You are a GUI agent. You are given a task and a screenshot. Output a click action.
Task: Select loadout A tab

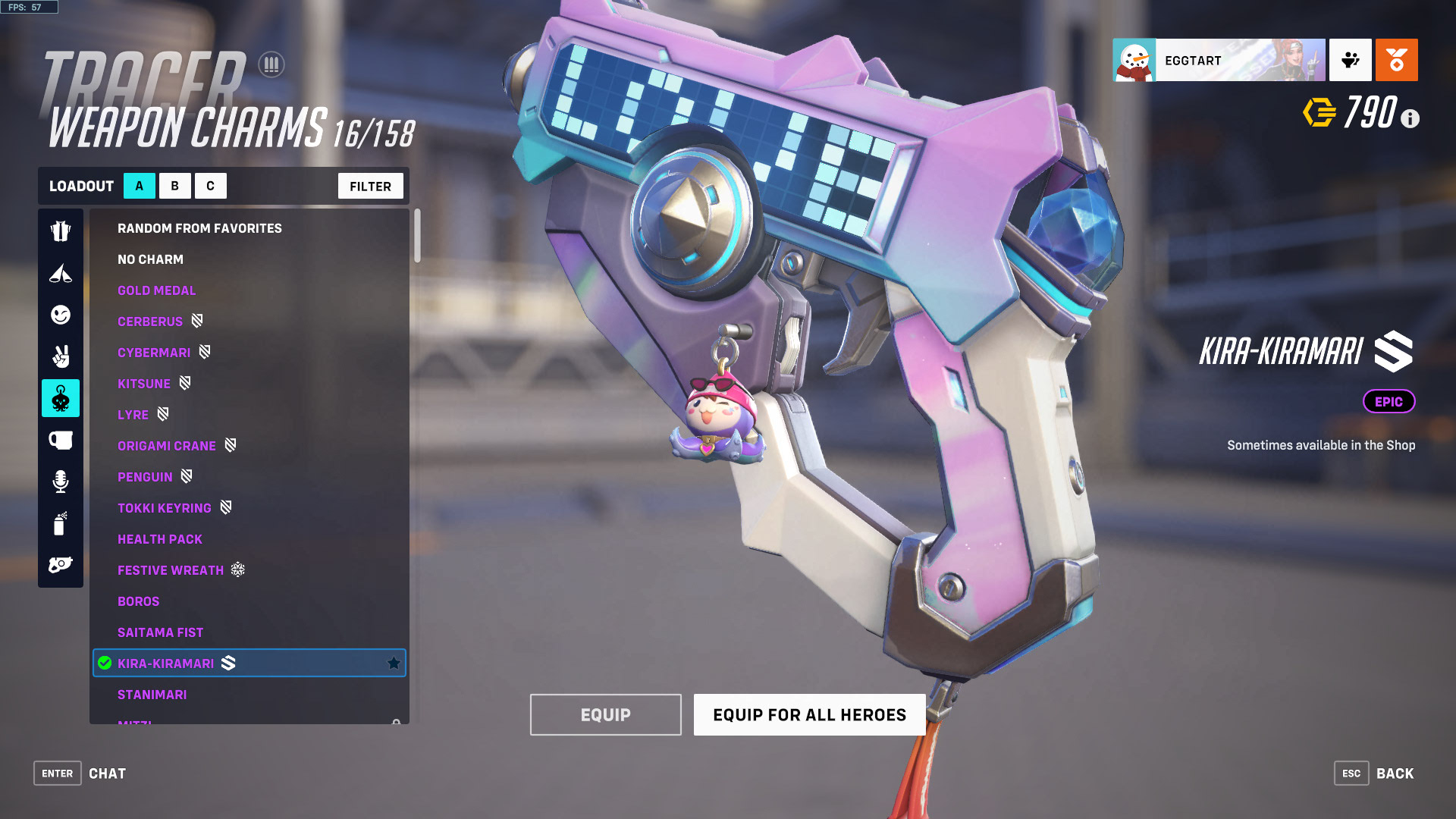pyautogui.click(x=140, y=186)
